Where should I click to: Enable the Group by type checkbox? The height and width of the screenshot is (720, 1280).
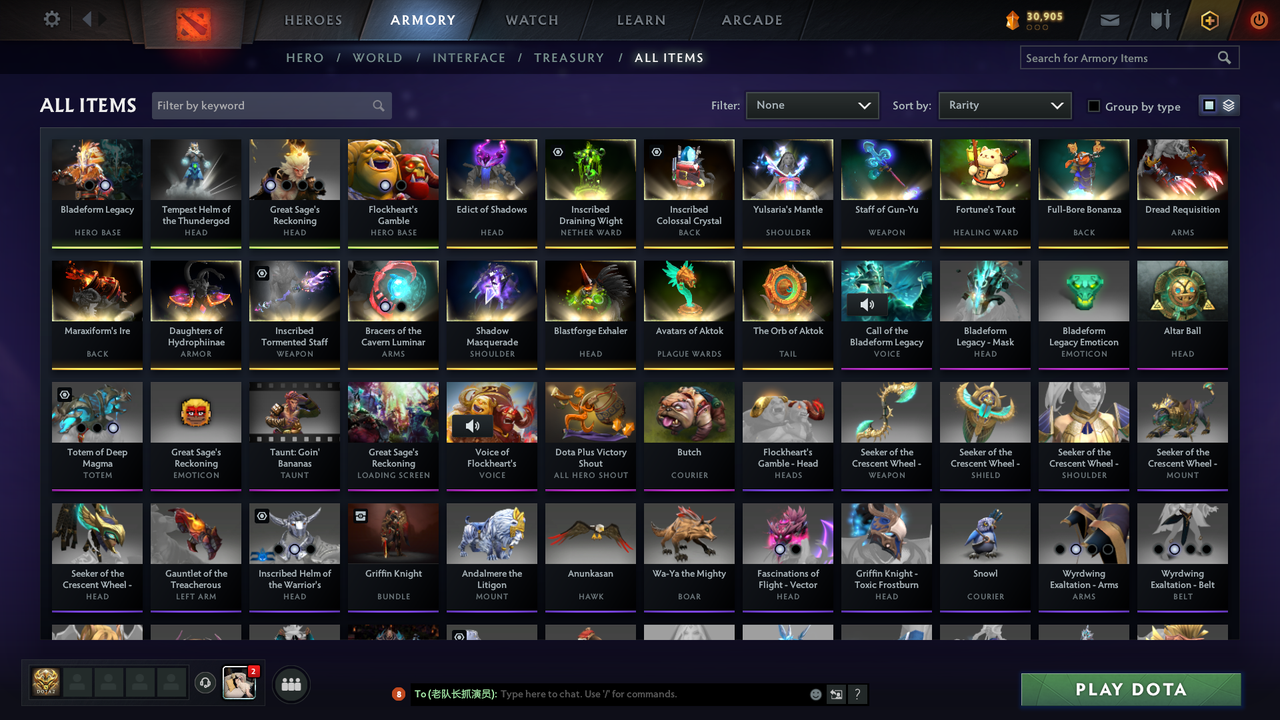pos(1093,106)
